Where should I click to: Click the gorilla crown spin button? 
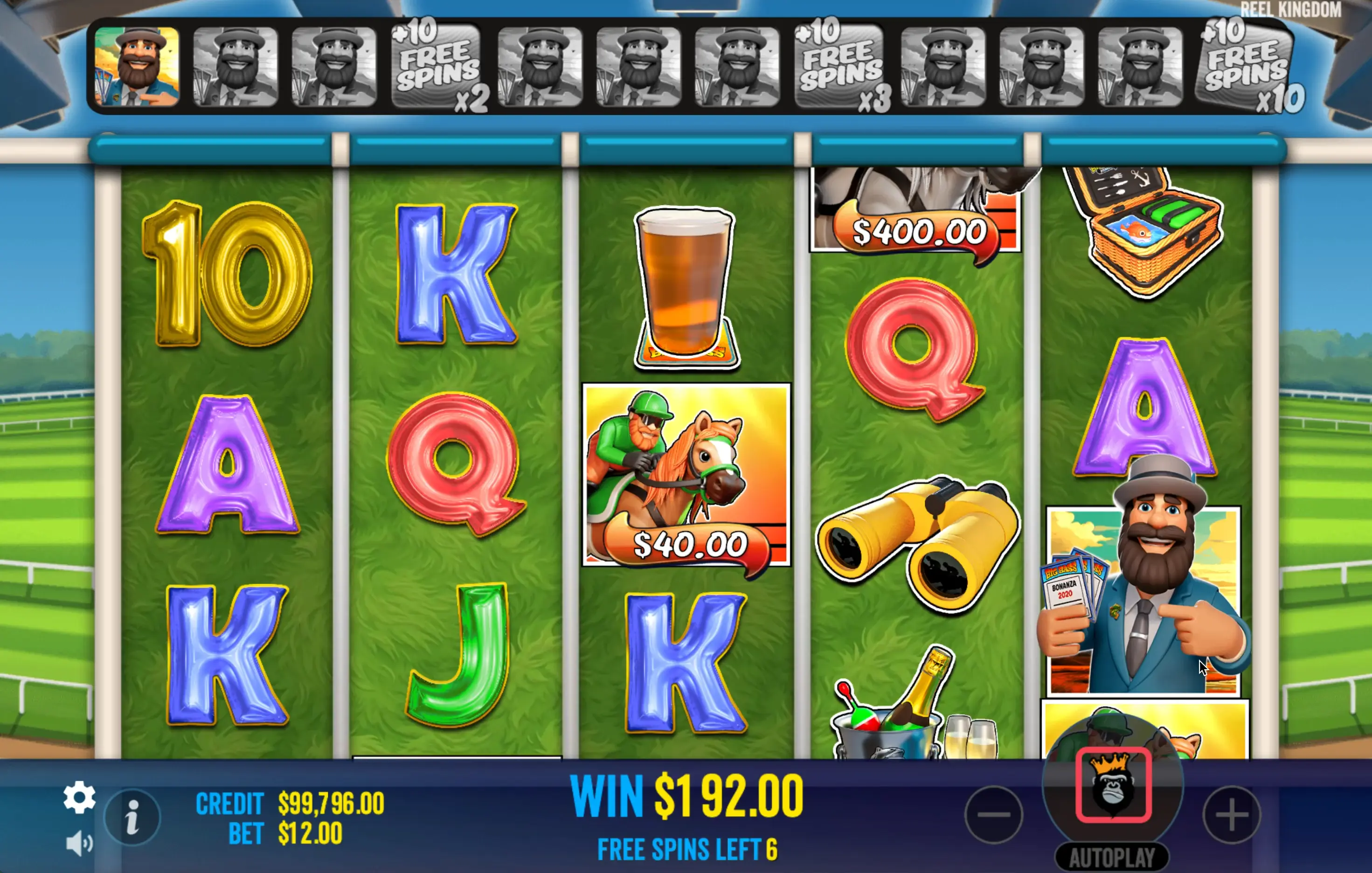1113,785
